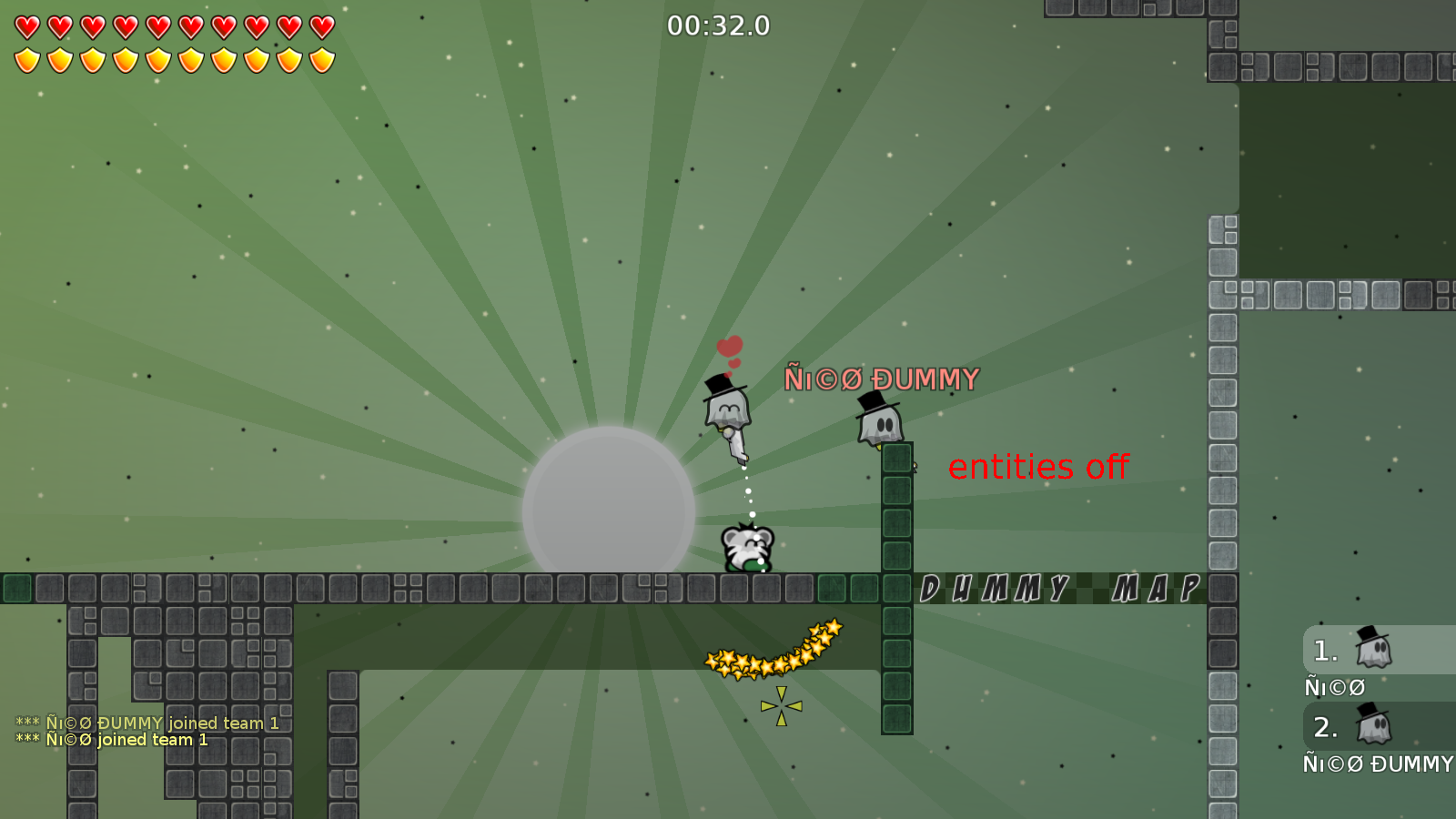Select the grey ghost-skinned dummy character
The image size is (1456, 819).
880,423
